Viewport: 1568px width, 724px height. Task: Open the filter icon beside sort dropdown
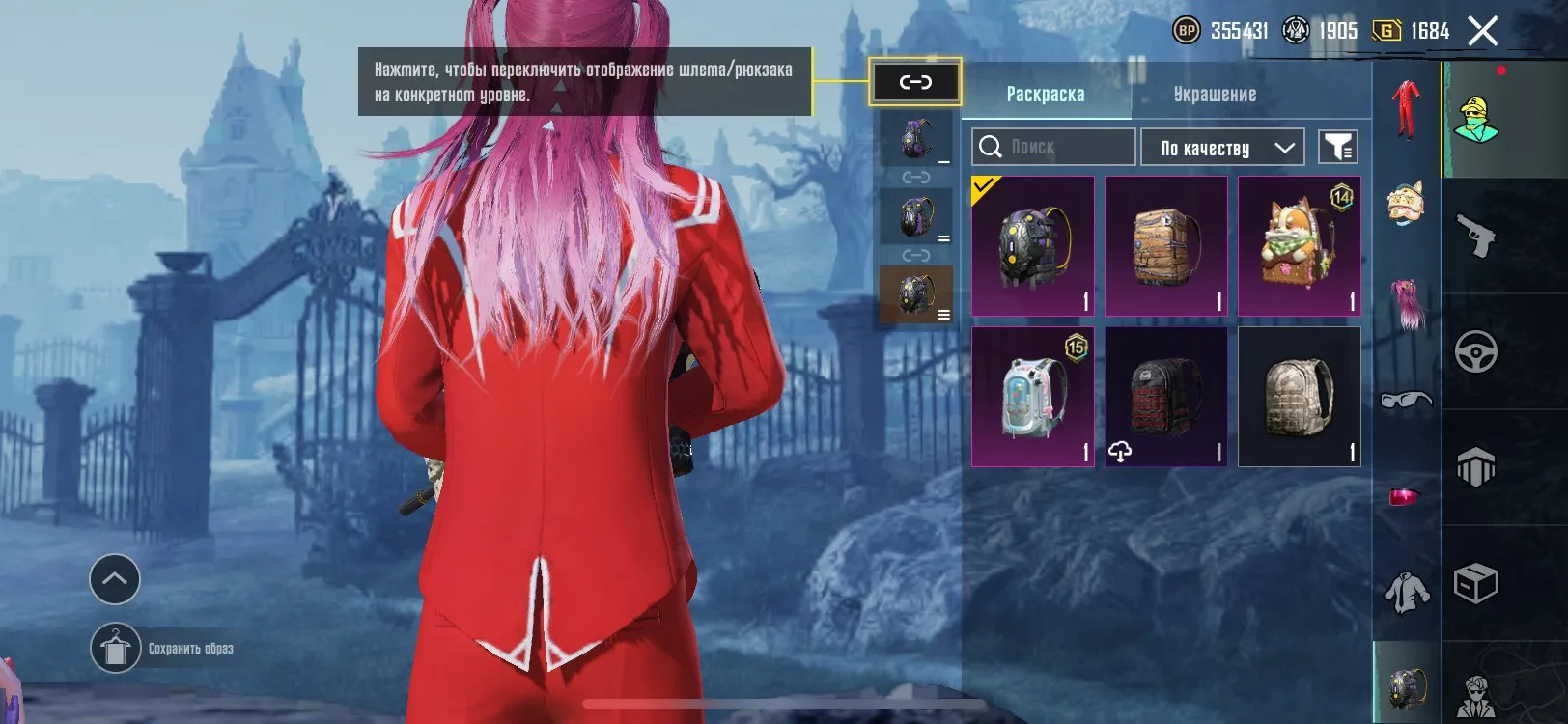pos(1339,147)
